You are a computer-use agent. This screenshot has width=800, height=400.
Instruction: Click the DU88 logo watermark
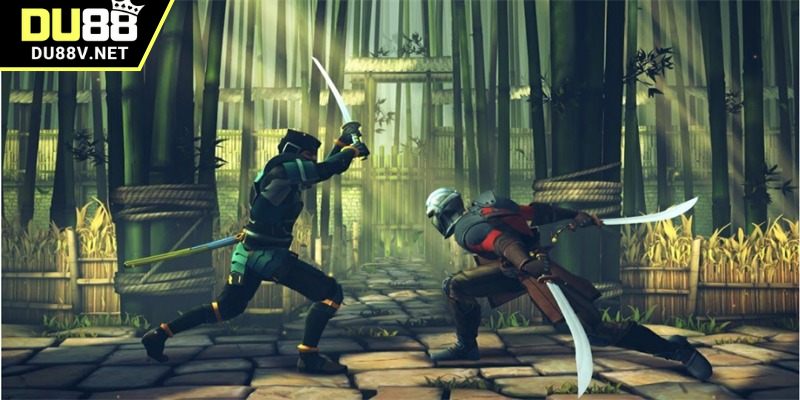tap(80, 32)
